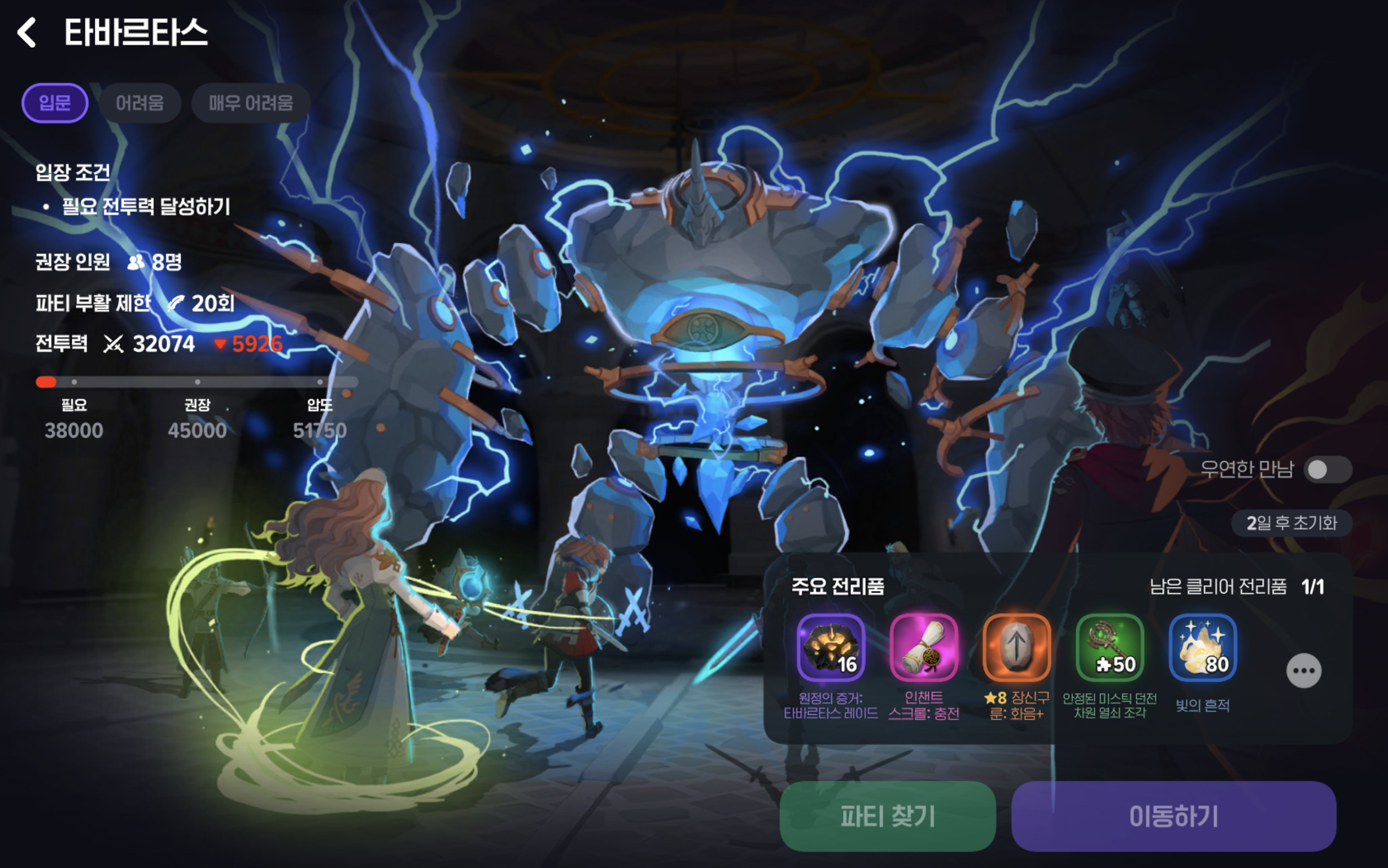This screenshot has height=868, width=1388.
Task: Click the green 파티 찾기 button
Action: (887, 816)
